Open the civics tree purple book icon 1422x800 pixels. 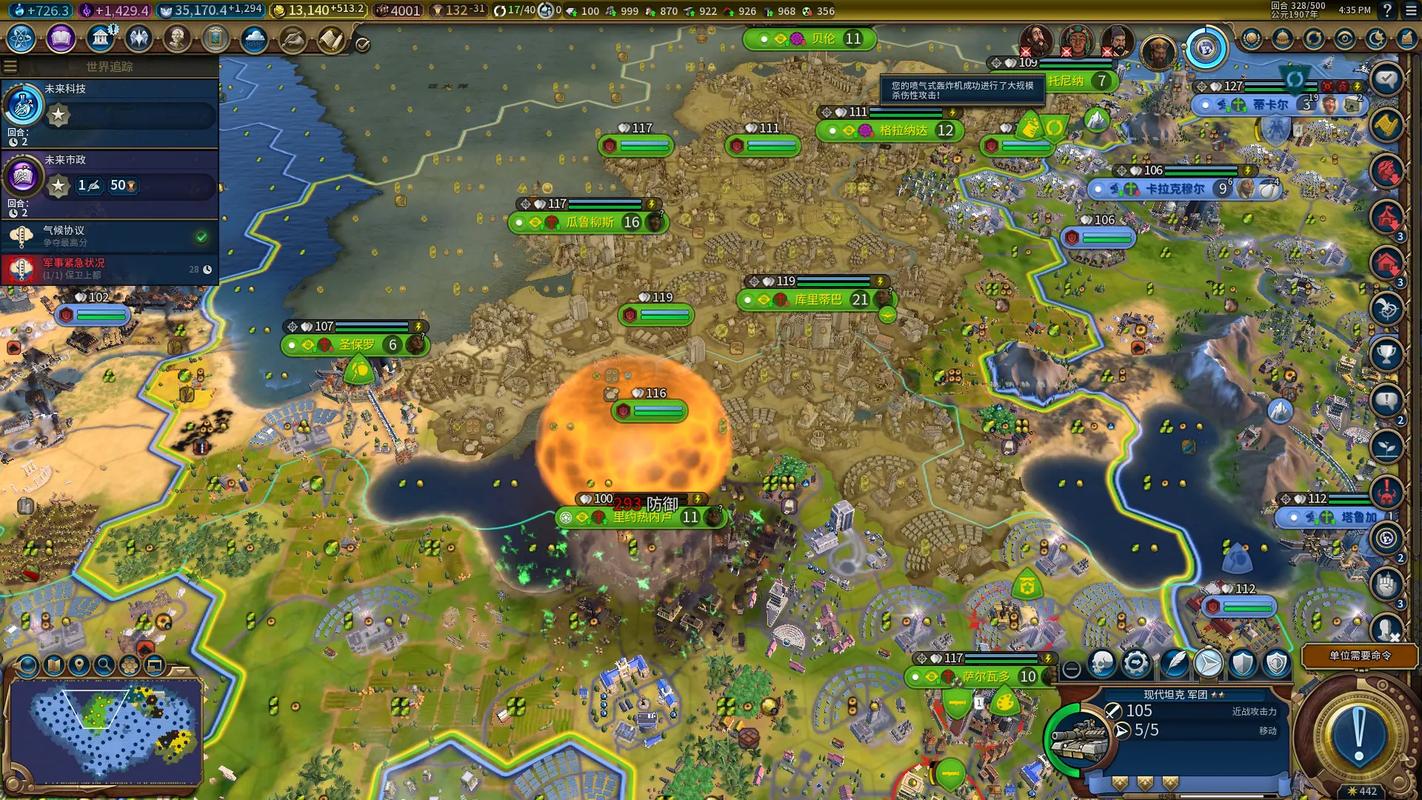(x=59, y=39)
